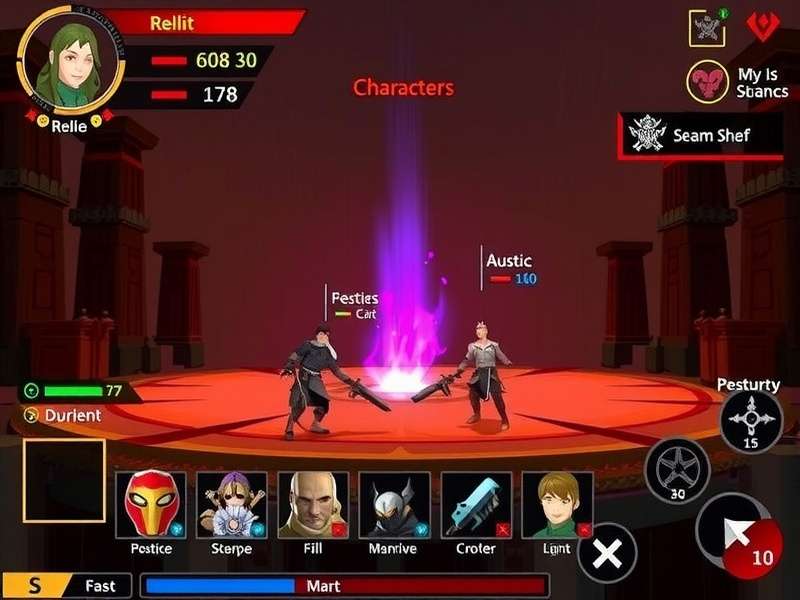Screen dimensions: 800x600
Task: Select the bald Fill character
Action: pyautogui.click(x=313, y=504)
